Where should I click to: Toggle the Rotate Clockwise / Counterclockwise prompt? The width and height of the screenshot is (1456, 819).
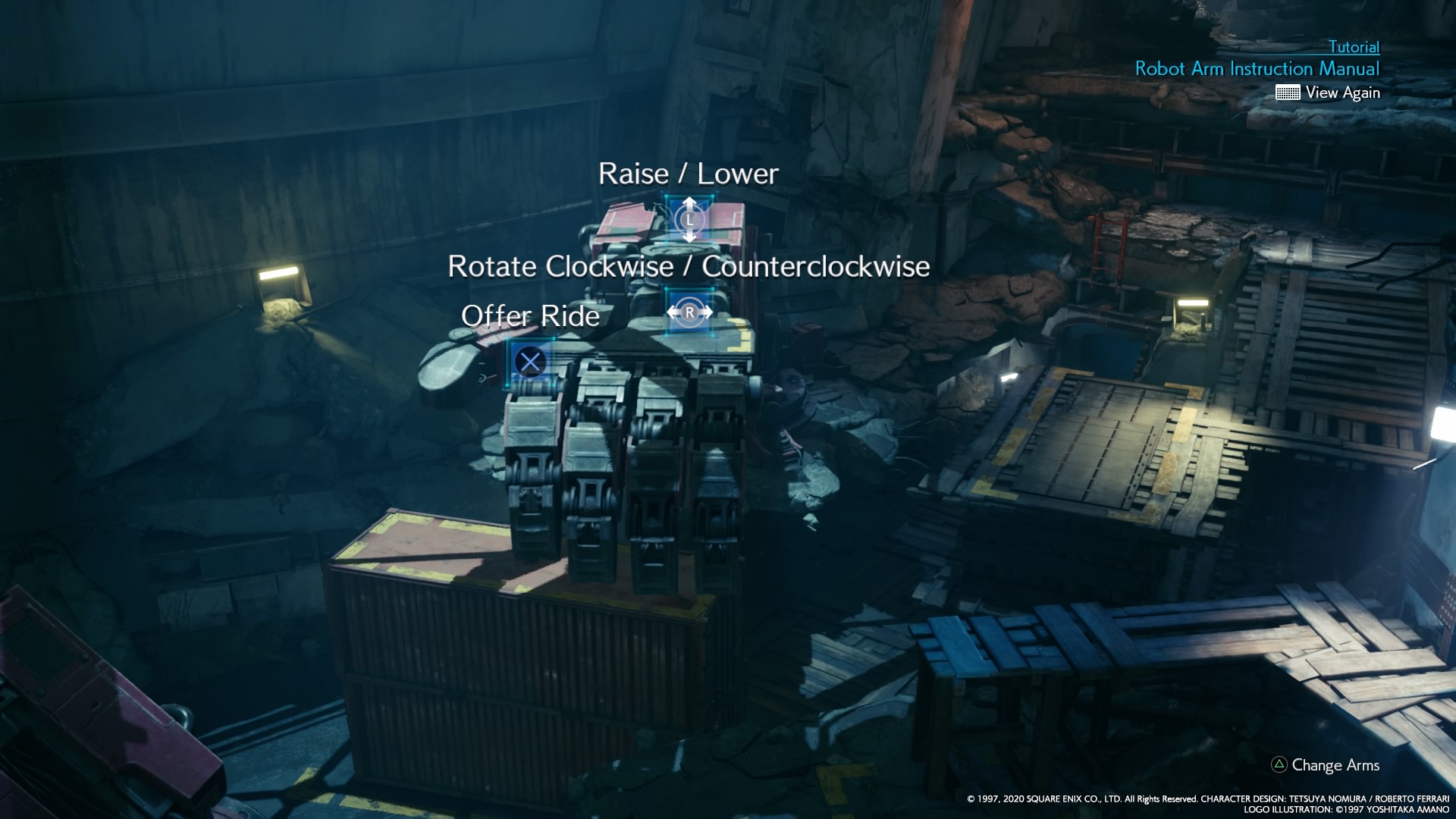tap(689, 267)
